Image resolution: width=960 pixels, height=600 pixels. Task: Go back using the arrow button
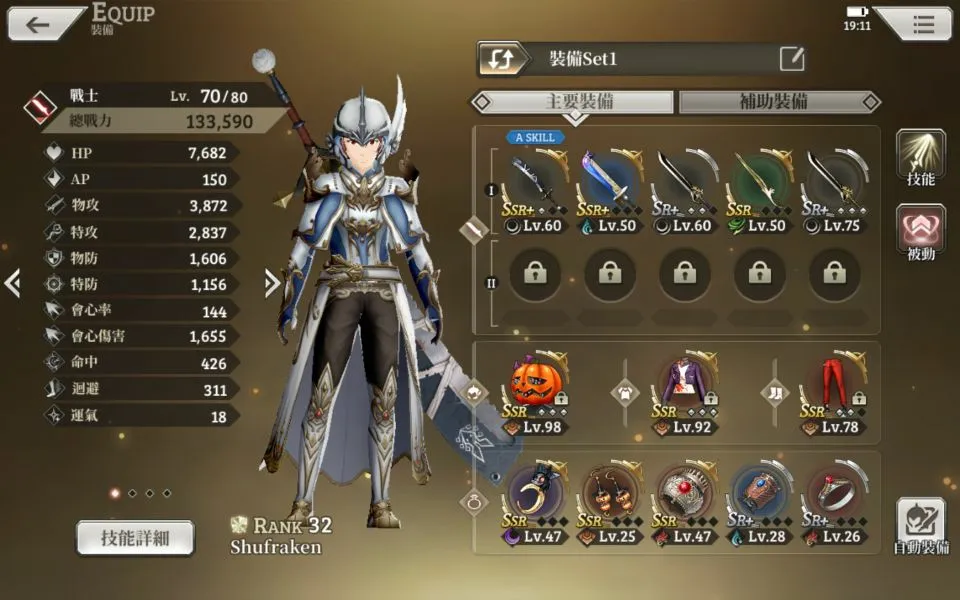40,25
